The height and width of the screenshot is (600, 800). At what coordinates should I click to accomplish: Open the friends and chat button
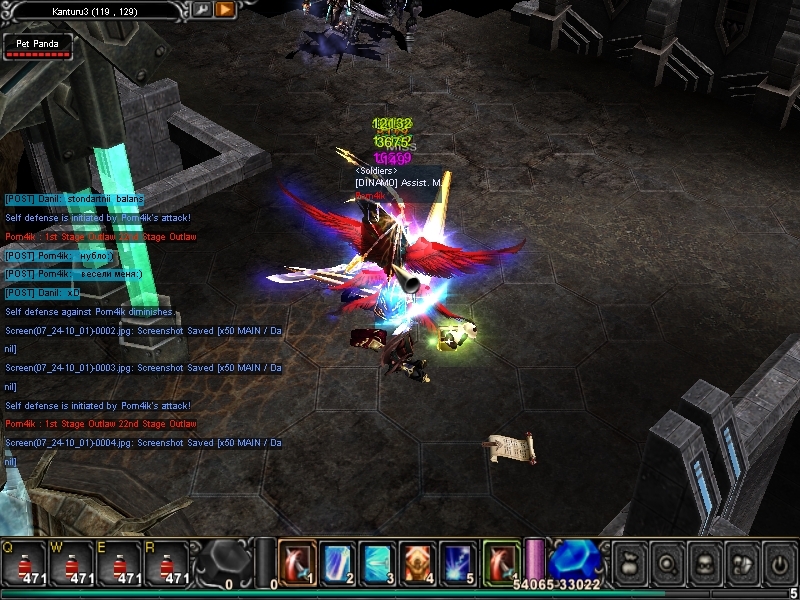coord(741,564)
